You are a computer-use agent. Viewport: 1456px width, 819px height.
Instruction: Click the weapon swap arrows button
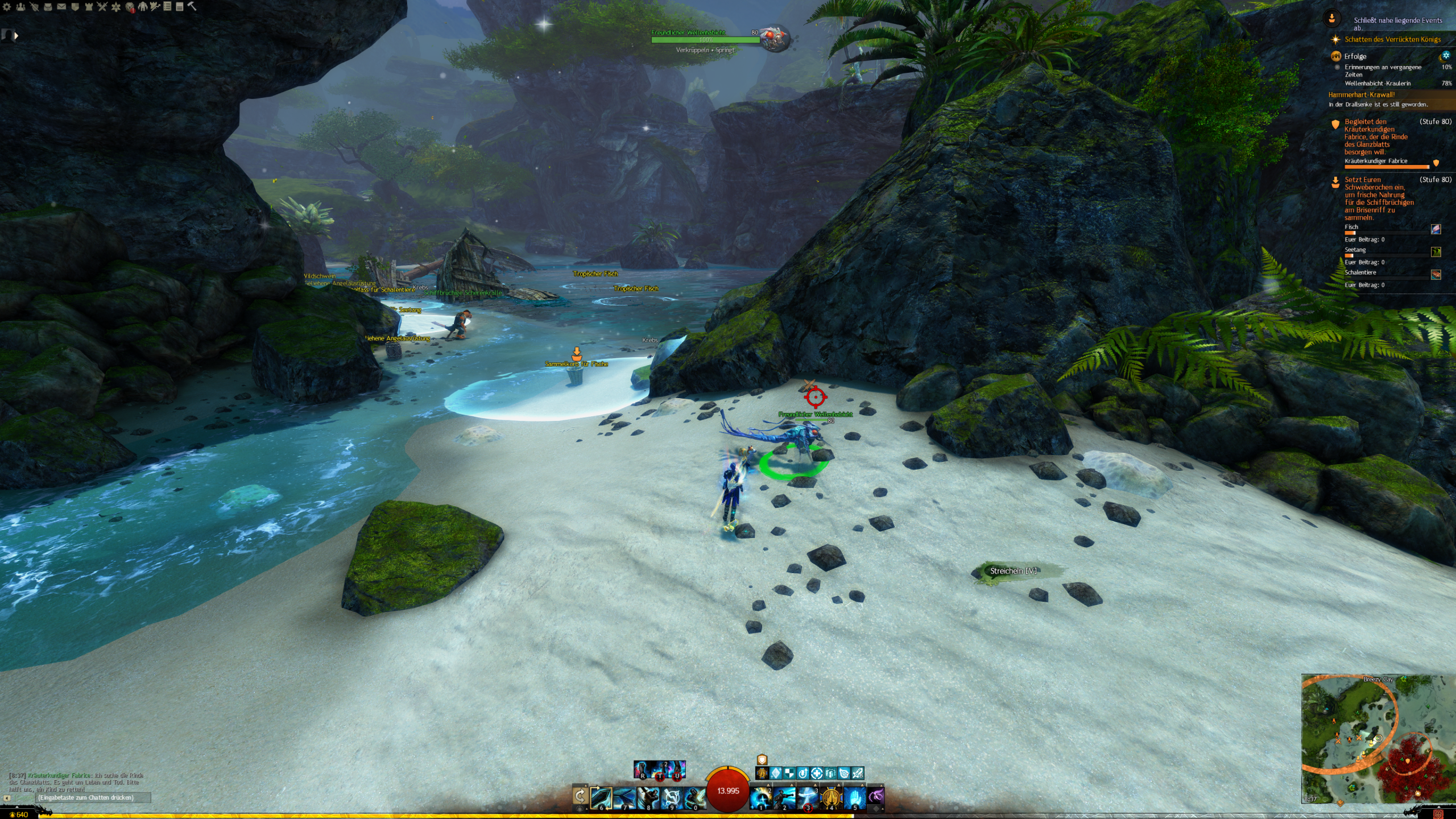point(580,796)
